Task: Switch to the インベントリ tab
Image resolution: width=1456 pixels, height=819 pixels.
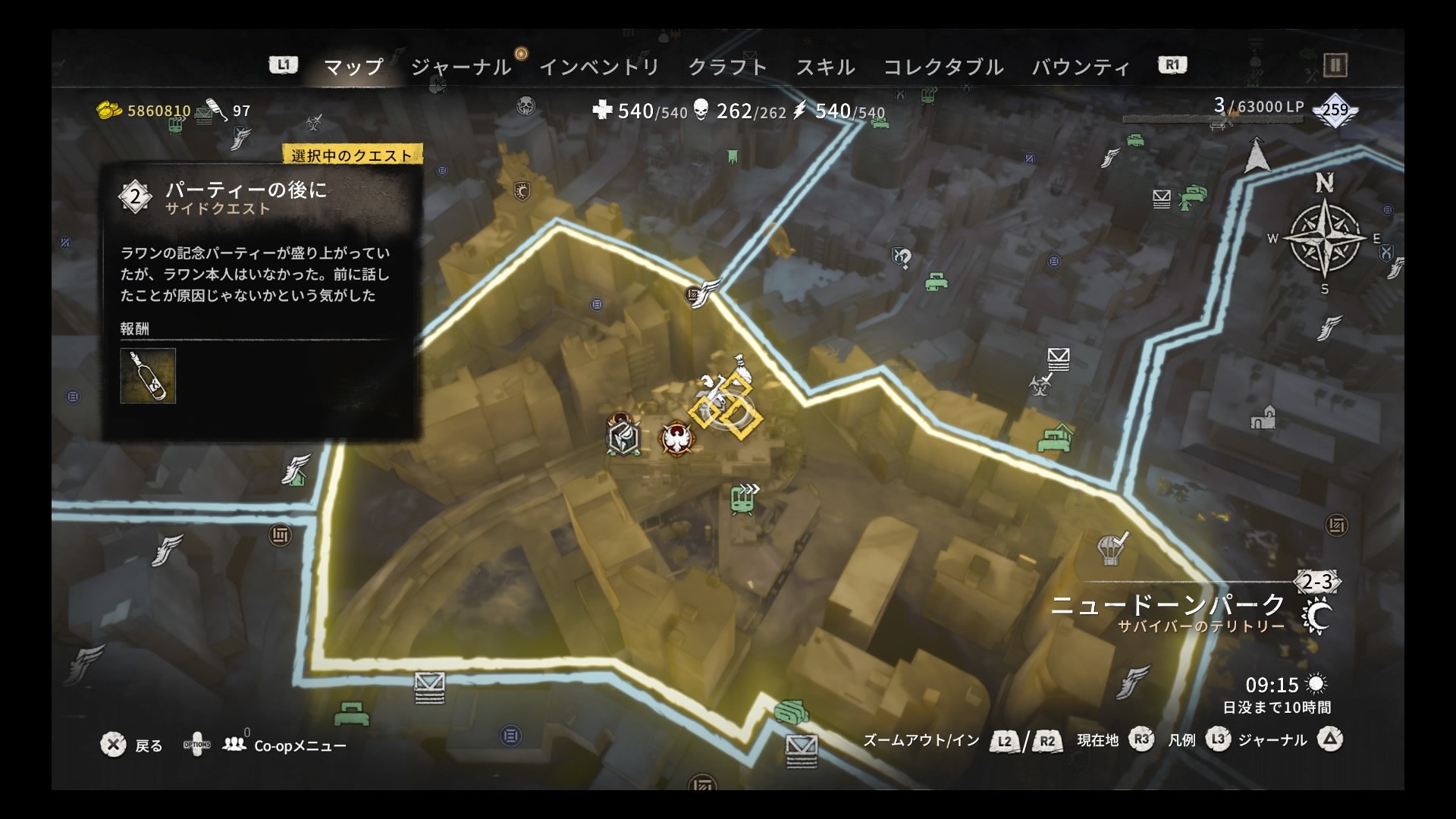Action: 599,67
